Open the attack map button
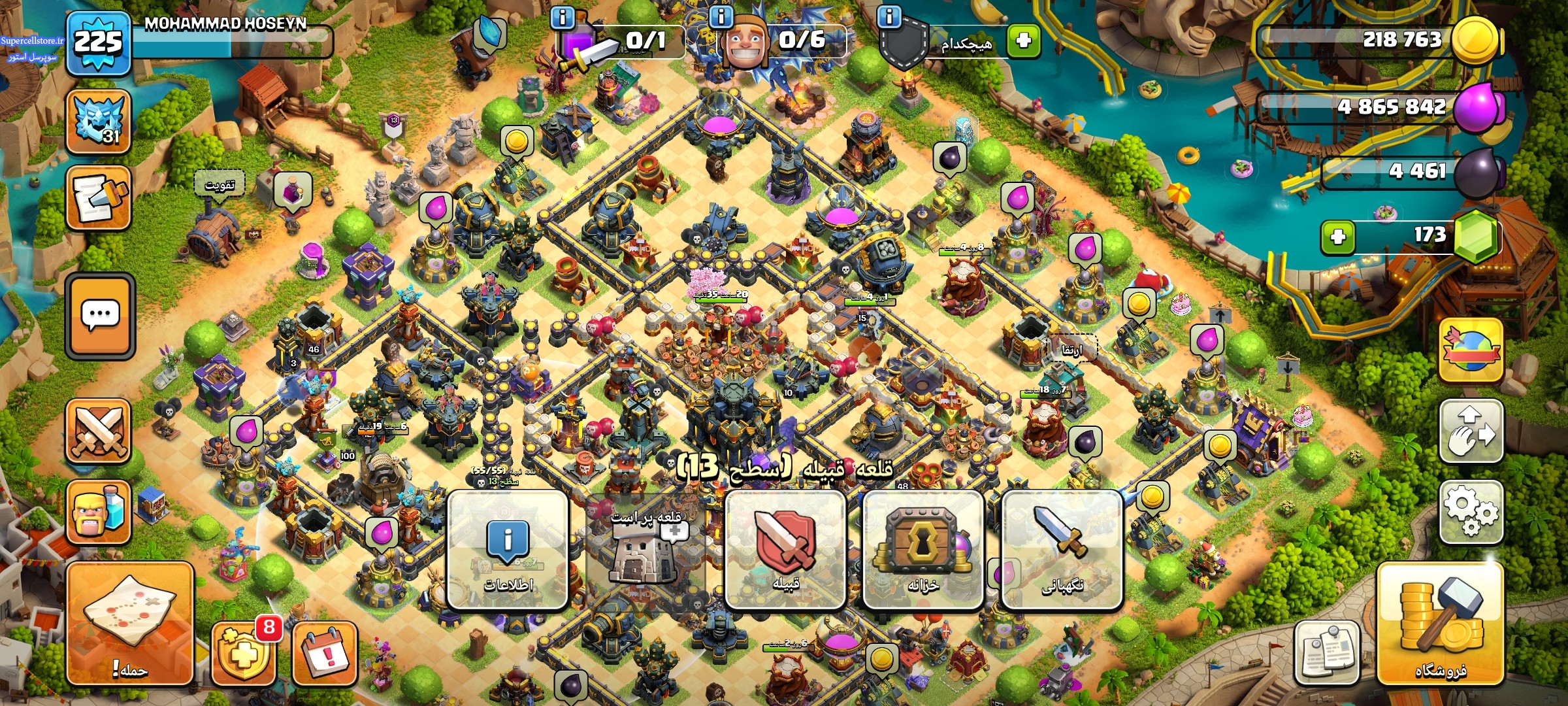The width and height of the screenshot is (1568, 706). pyautogui.click(x=130, y=623)
